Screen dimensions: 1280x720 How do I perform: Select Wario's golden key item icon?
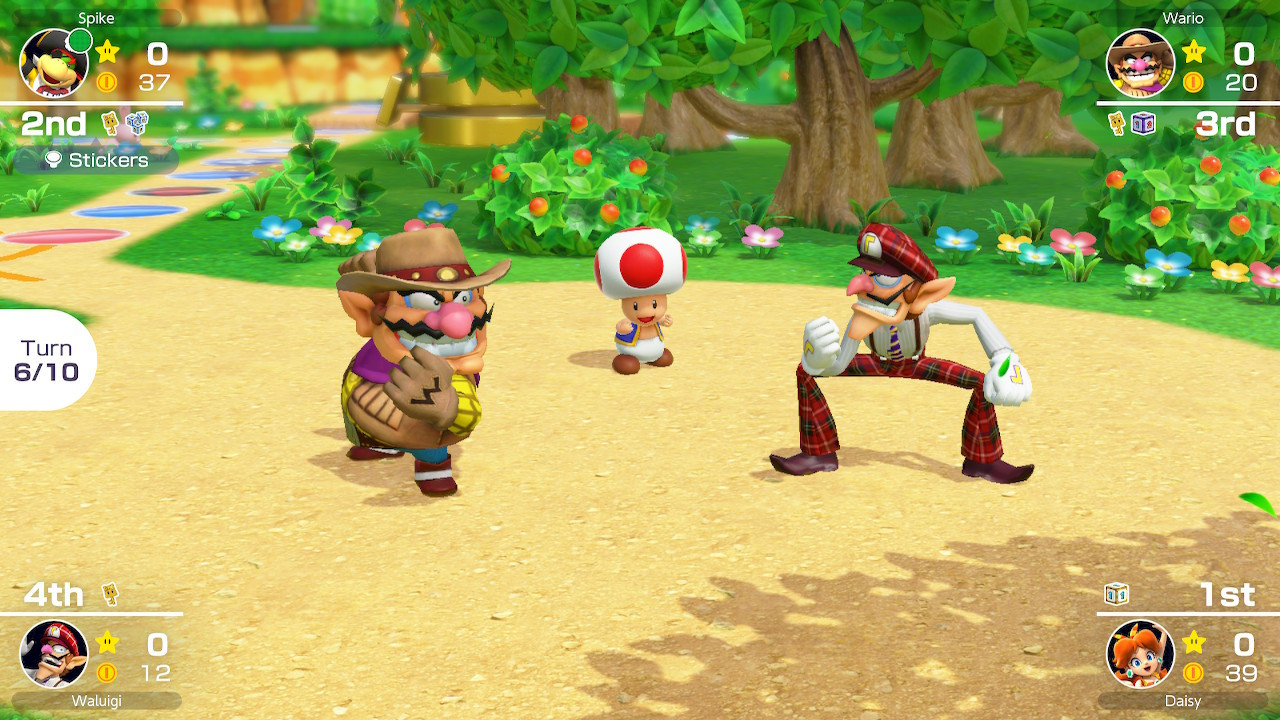1117,123
